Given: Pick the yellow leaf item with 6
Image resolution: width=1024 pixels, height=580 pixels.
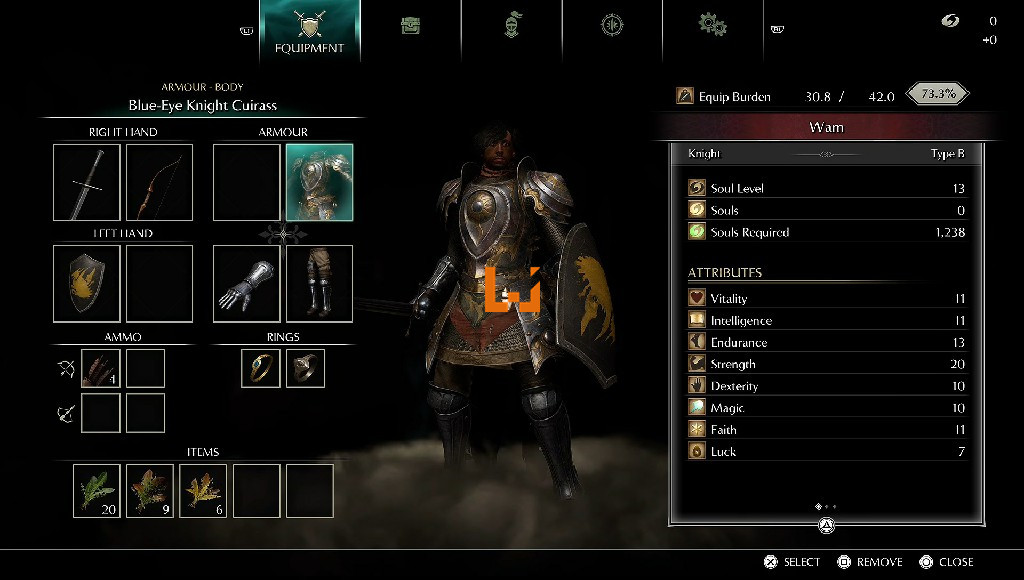Looking at the screenshot, I should click(203, 490).
